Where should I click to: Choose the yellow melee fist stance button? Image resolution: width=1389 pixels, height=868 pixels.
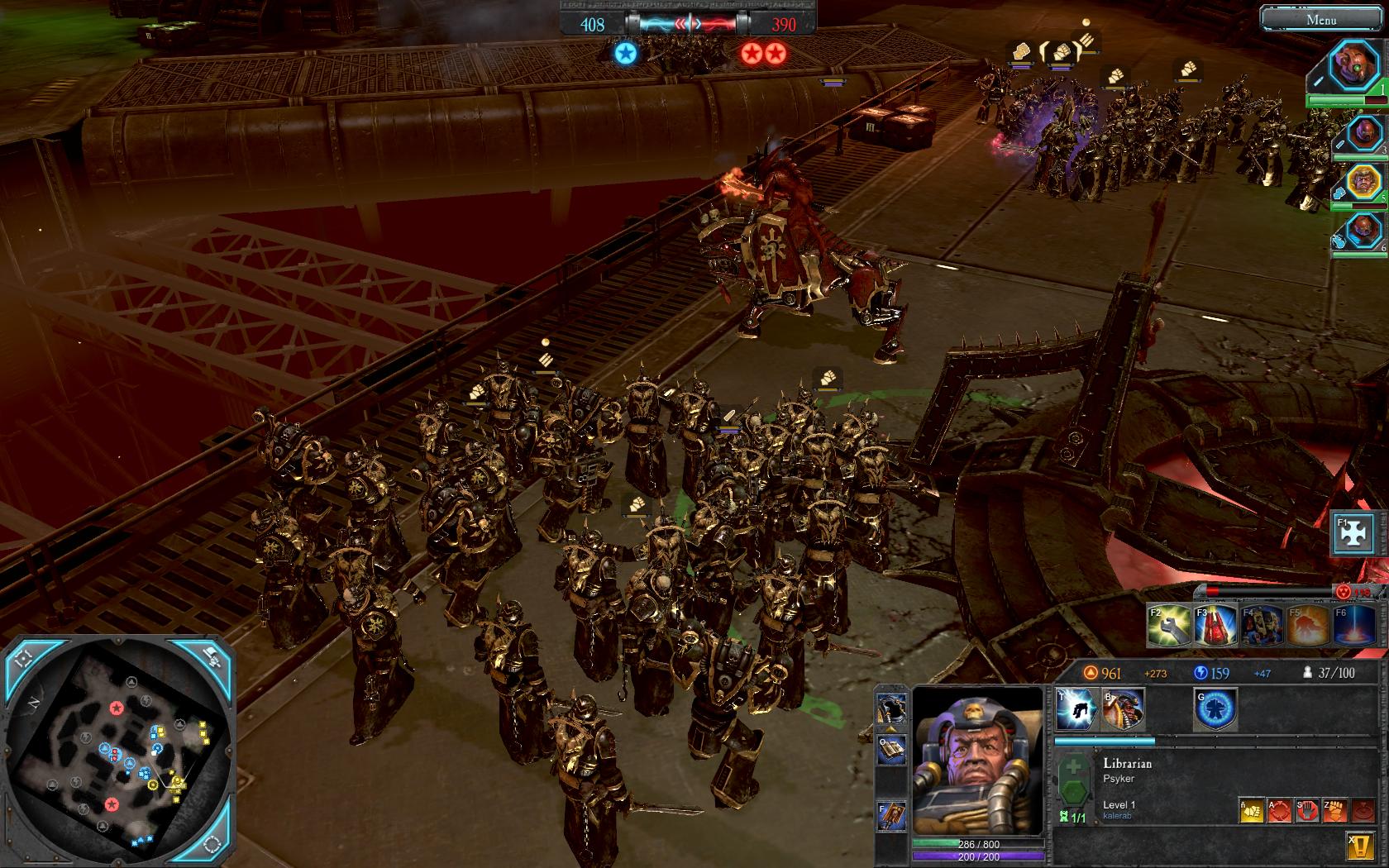tap(1252, 811)
